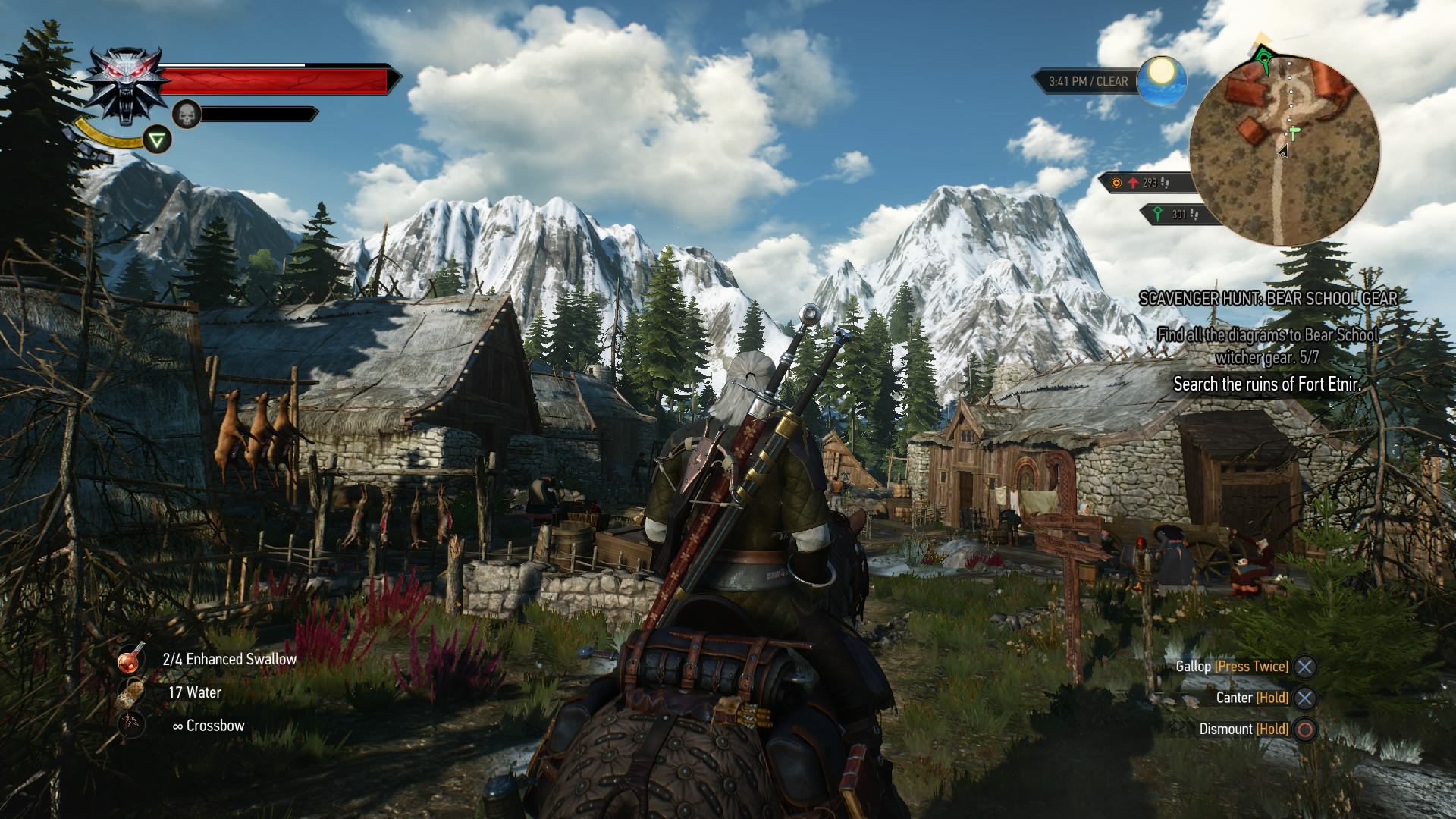Select the Water consumable slot
Screen dimensions: 1456x819
[131, 693]
